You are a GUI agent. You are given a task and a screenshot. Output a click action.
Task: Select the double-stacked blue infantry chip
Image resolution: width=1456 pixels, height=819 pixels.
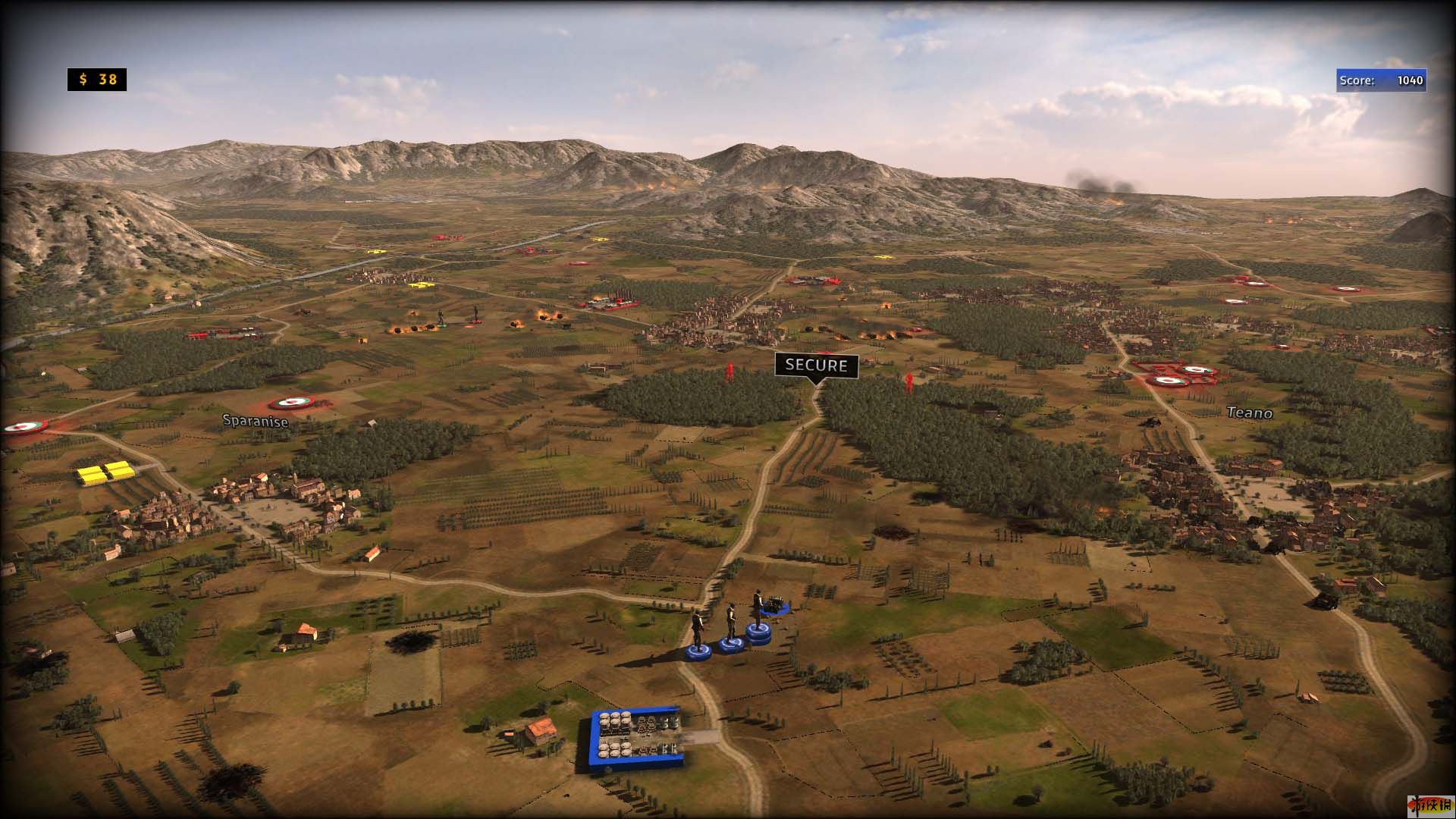coord(758,633)
